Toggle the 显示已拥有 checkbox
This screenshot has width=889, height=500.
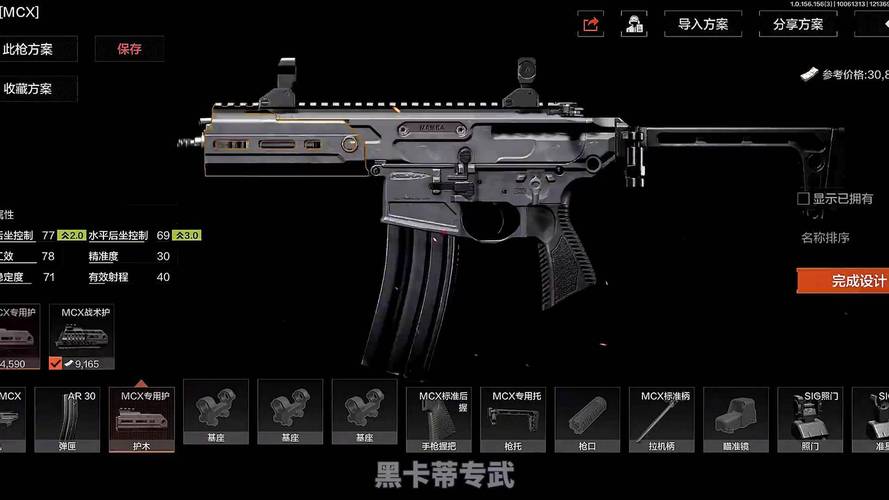click(803, 199)
